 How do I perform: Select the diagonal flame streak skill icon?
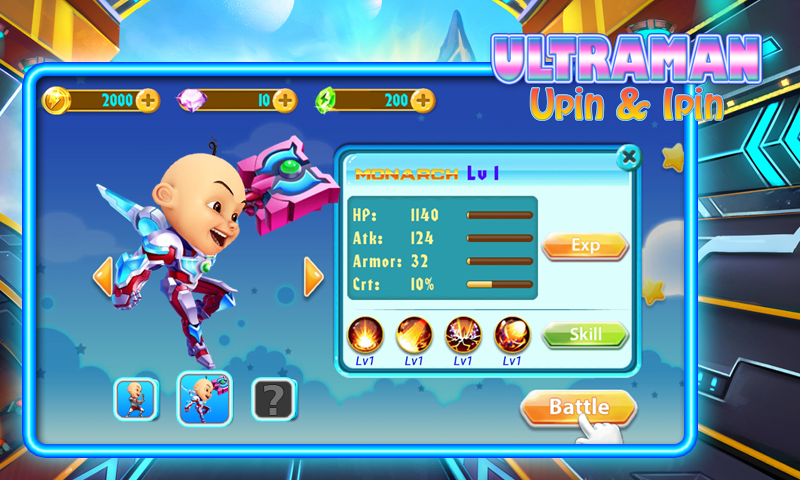coord(414,334)
